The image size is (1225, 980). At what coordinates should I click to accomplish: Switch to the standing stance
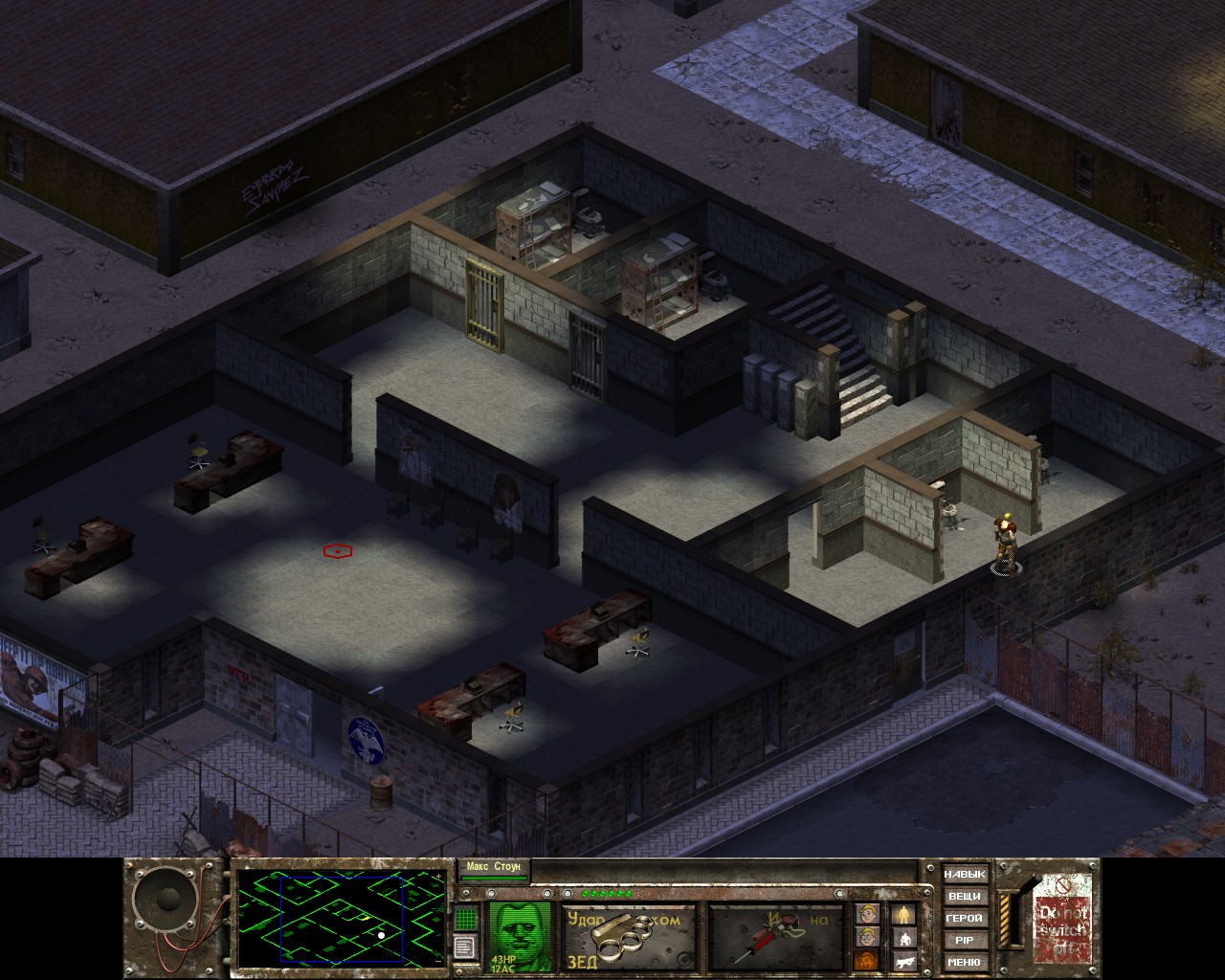point(903,915)
